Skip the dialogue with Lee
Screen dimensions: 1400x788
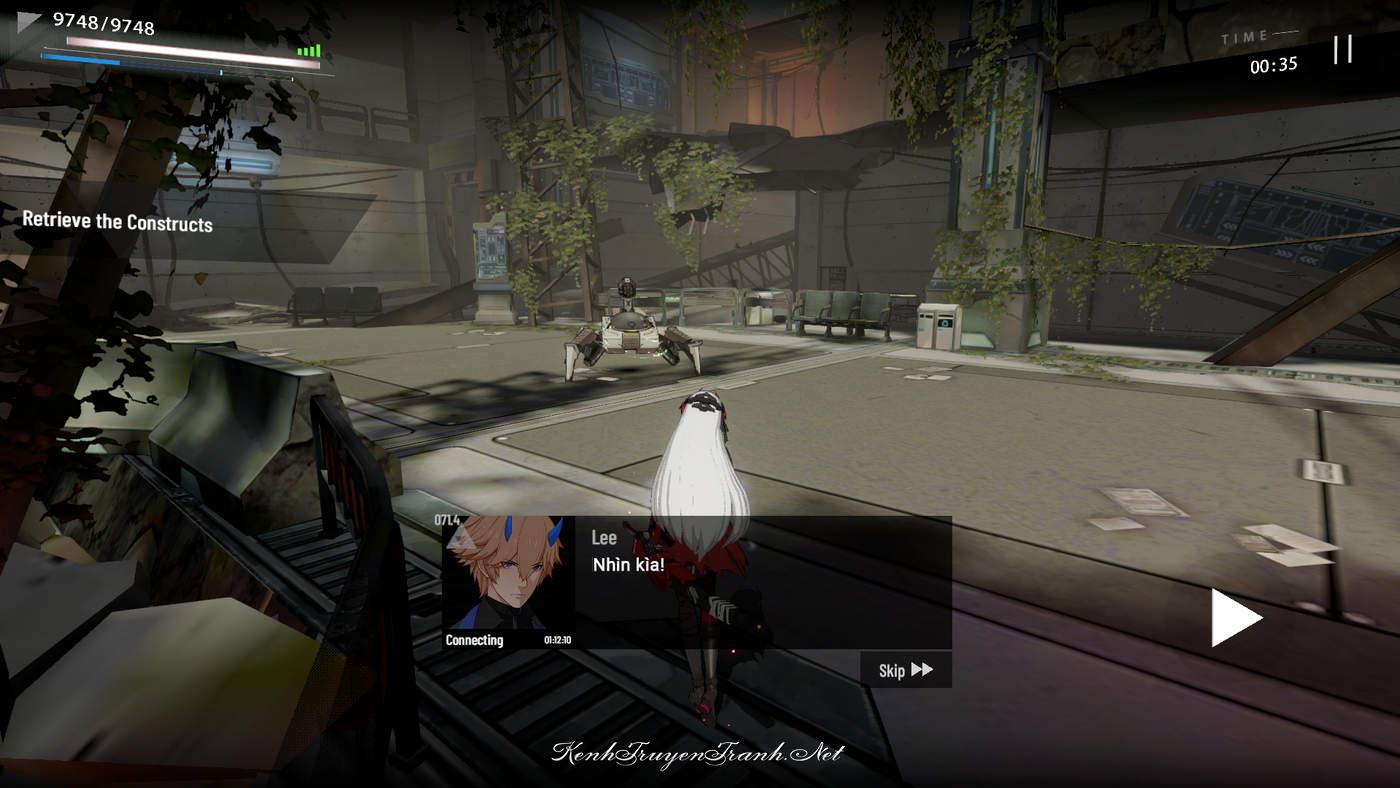(905, 670)
